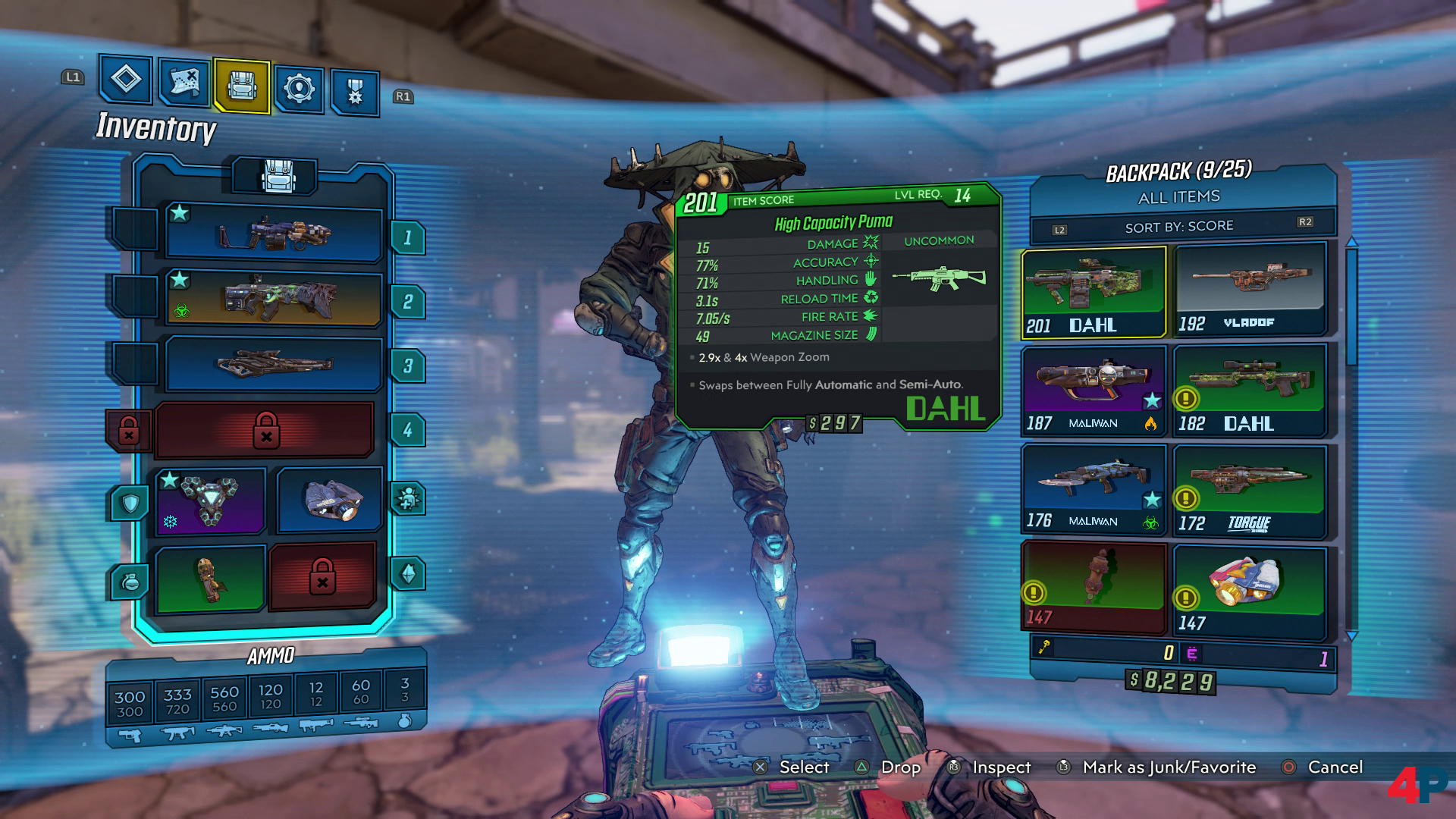Select the equipped cryo shield slot
The image size is (1456, 819).
tap(210, 501)
